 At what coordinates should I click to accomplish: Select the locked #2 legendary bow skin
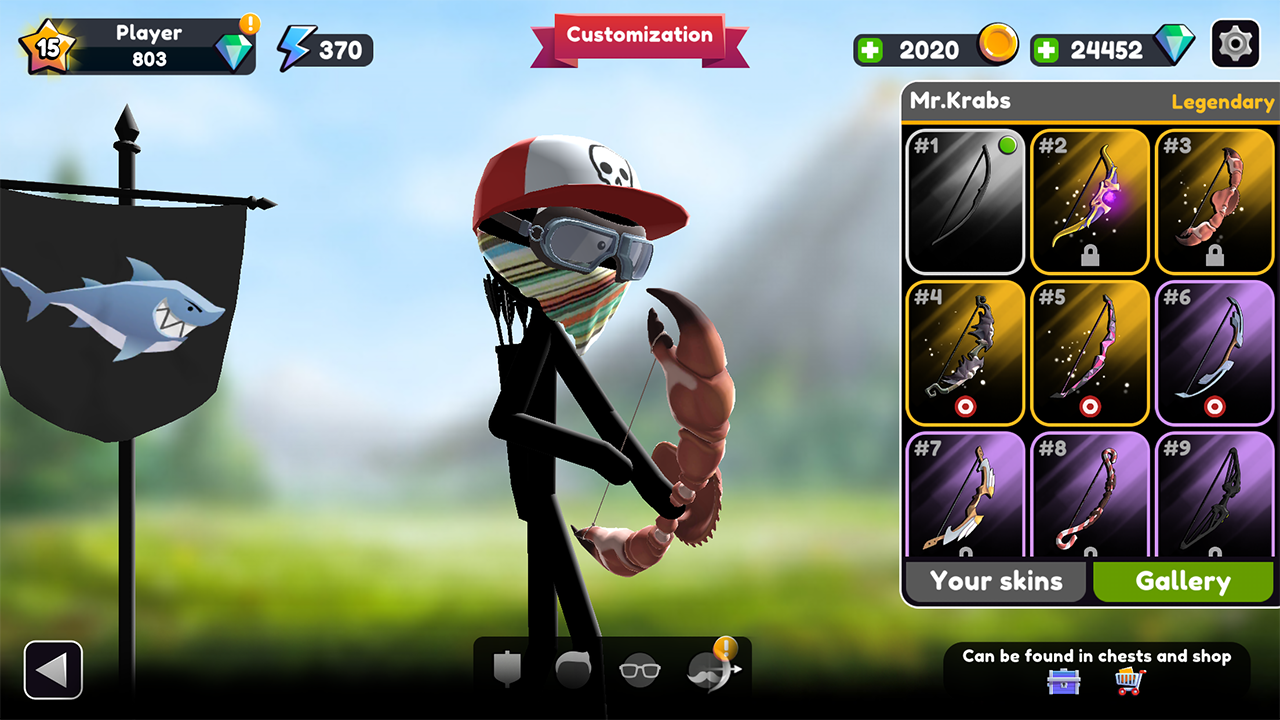coord(1089,200)
